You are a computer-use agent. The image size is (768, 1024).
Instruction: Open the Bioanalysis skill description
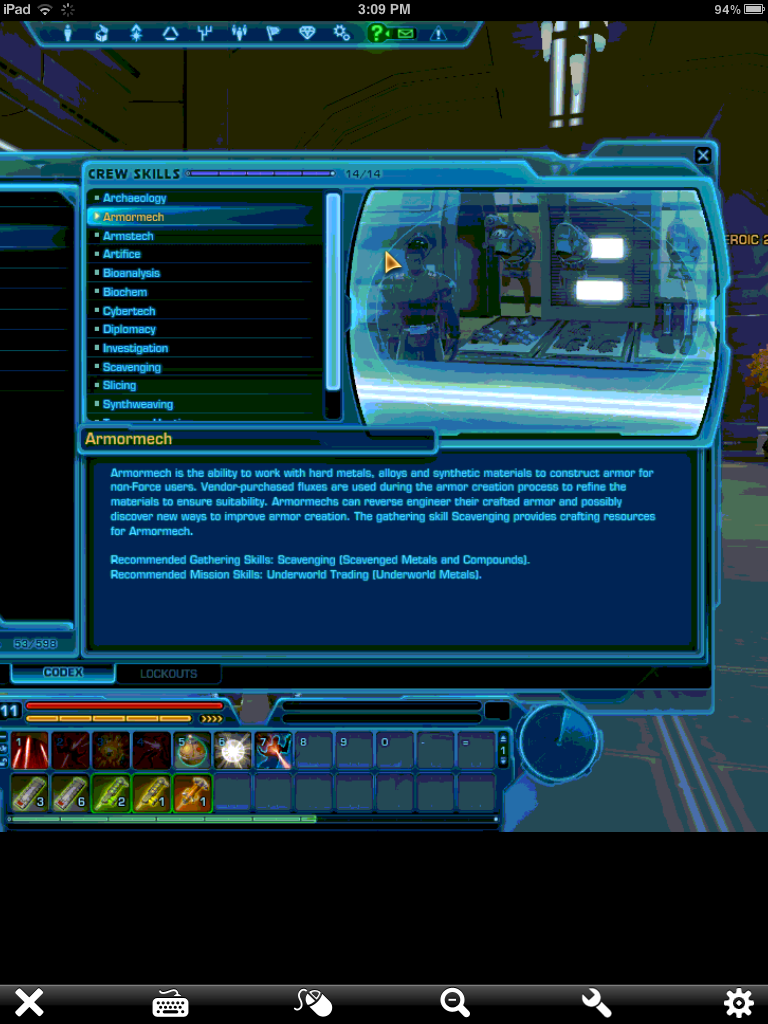point(131,273)
